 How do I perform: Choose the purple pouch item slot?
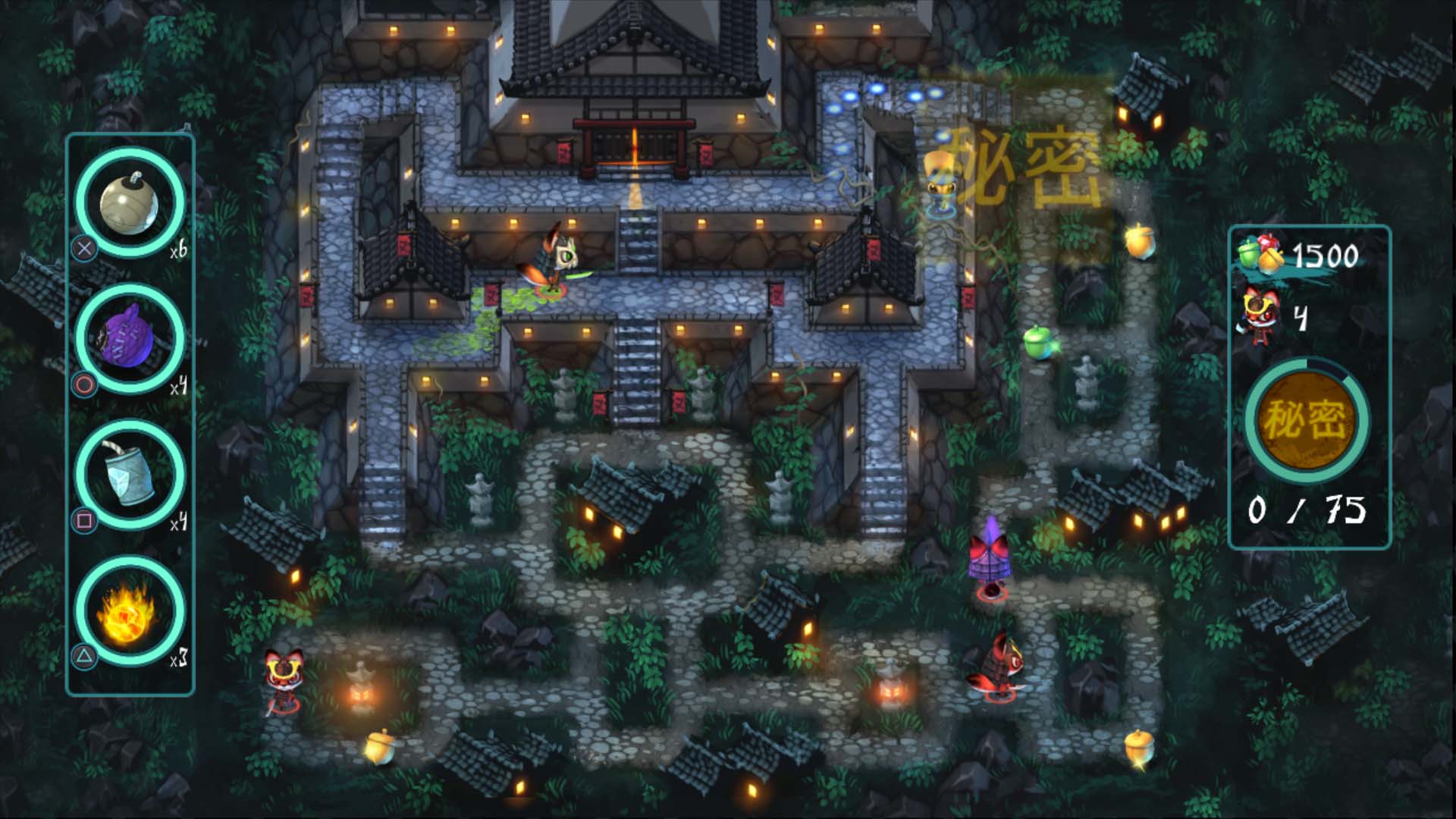(x=130, y=337)
